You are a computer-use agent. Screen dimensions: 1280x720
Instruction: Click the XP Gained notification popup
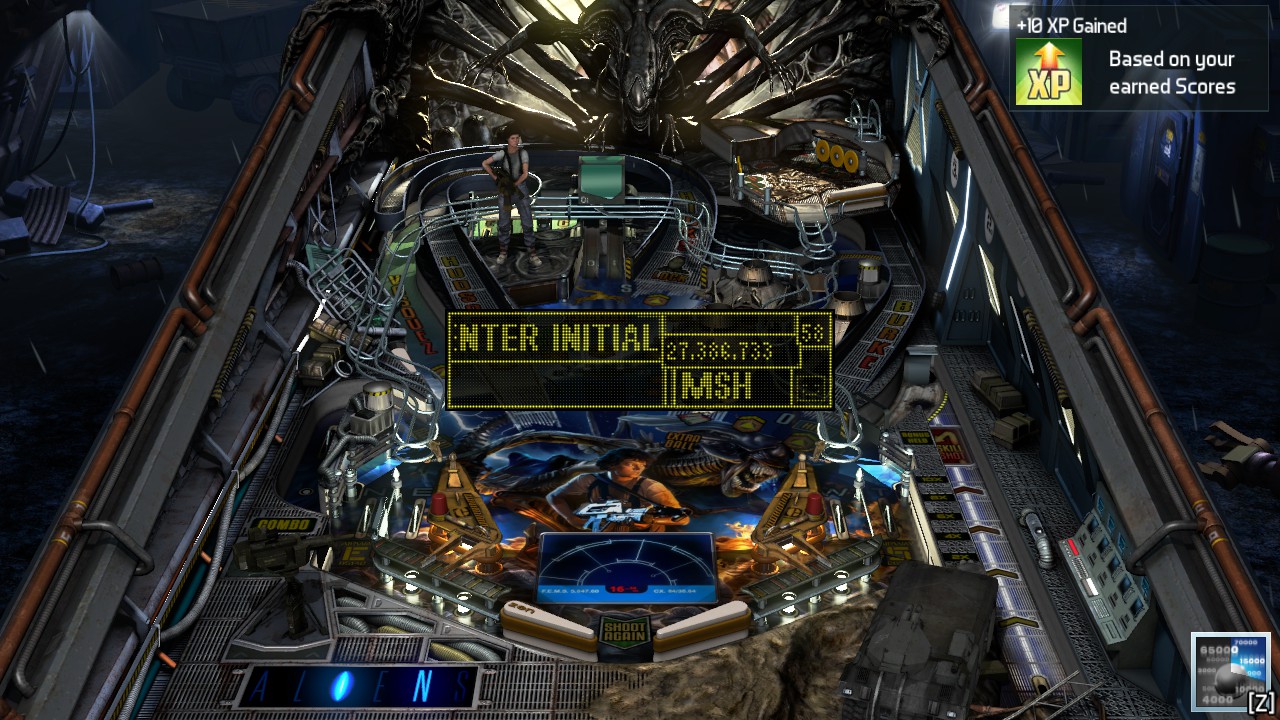click(1140, 58)
